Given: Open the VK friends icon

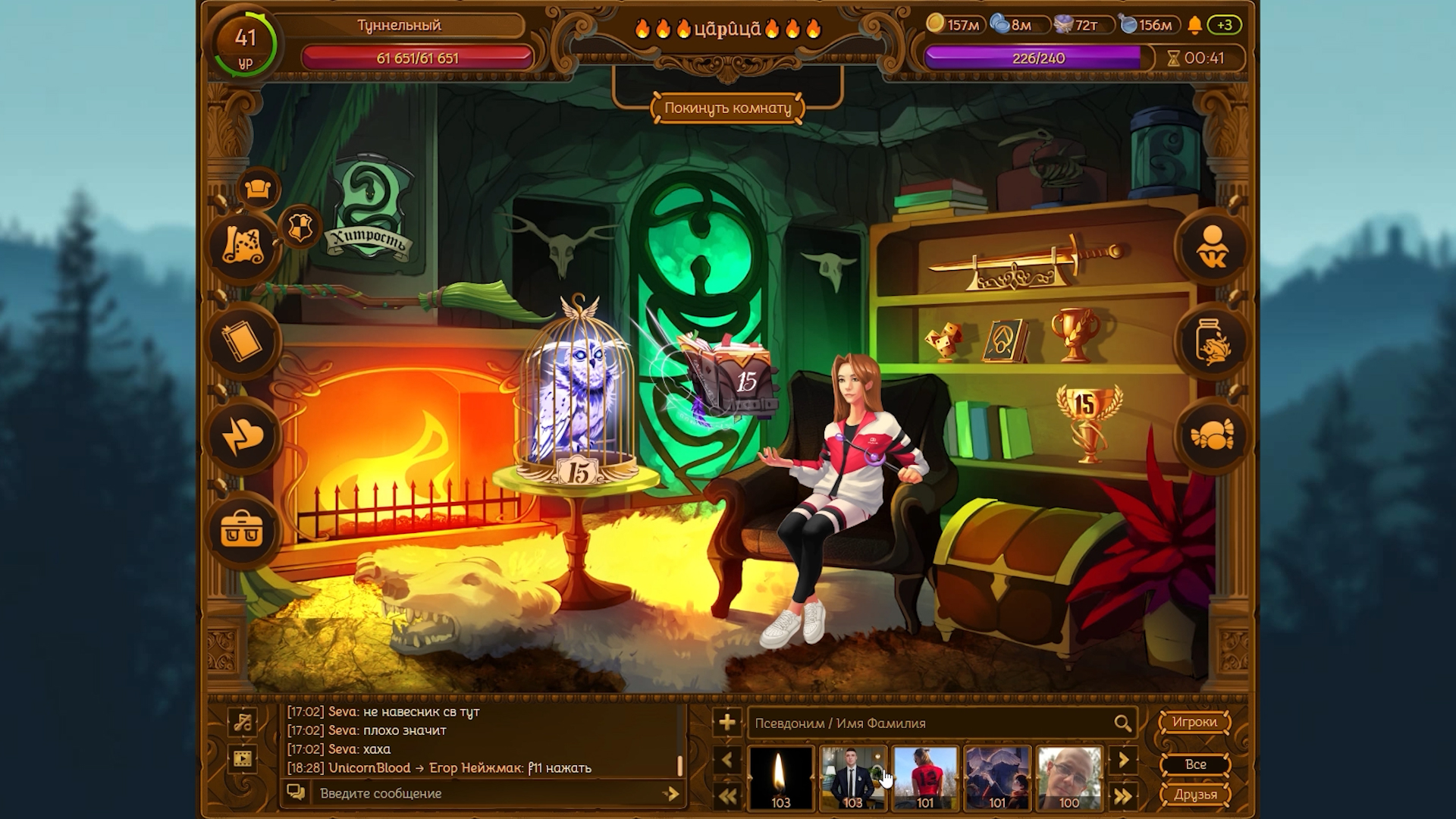Looking at the screenshot, I should tap(1212, 246).
